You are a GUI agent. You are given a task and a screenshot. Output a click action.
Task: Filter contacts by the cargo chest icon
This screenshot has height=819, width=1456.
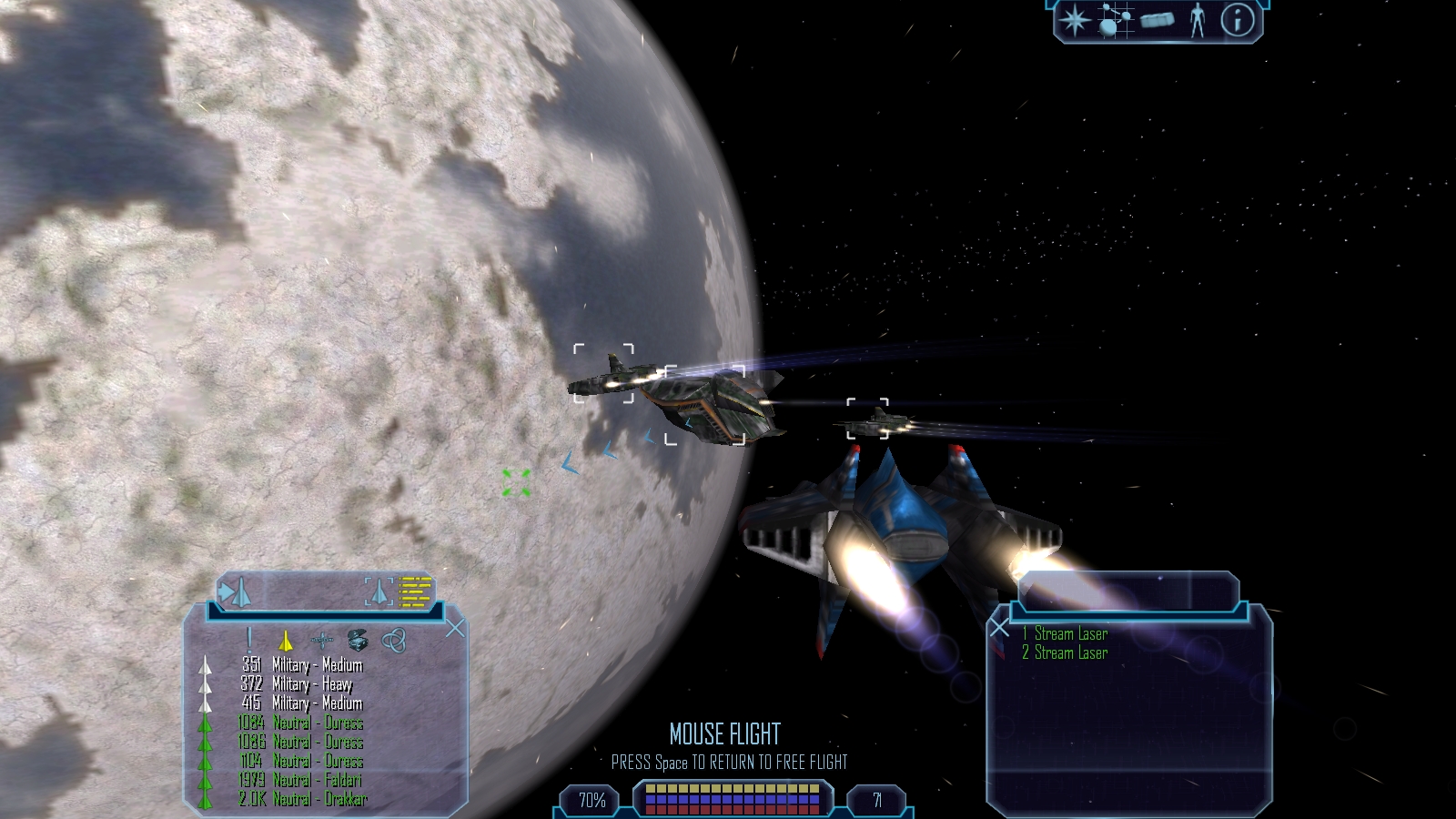(357, 641)
